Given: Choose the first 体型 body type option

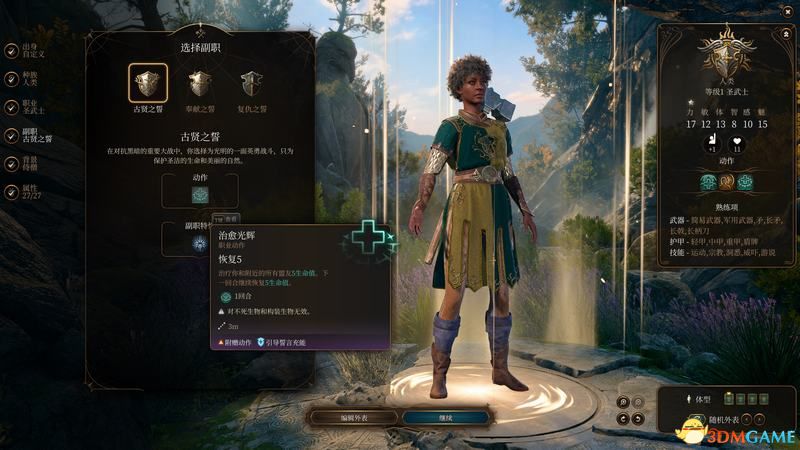Looking at the screenshot, I should click(729, 399).
